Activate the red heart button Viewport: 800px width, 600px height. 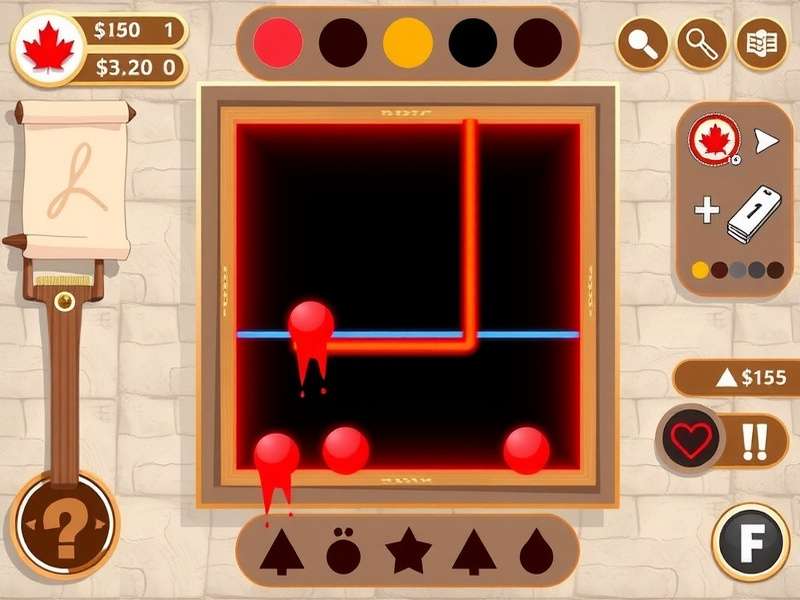(x=692, y=440)
